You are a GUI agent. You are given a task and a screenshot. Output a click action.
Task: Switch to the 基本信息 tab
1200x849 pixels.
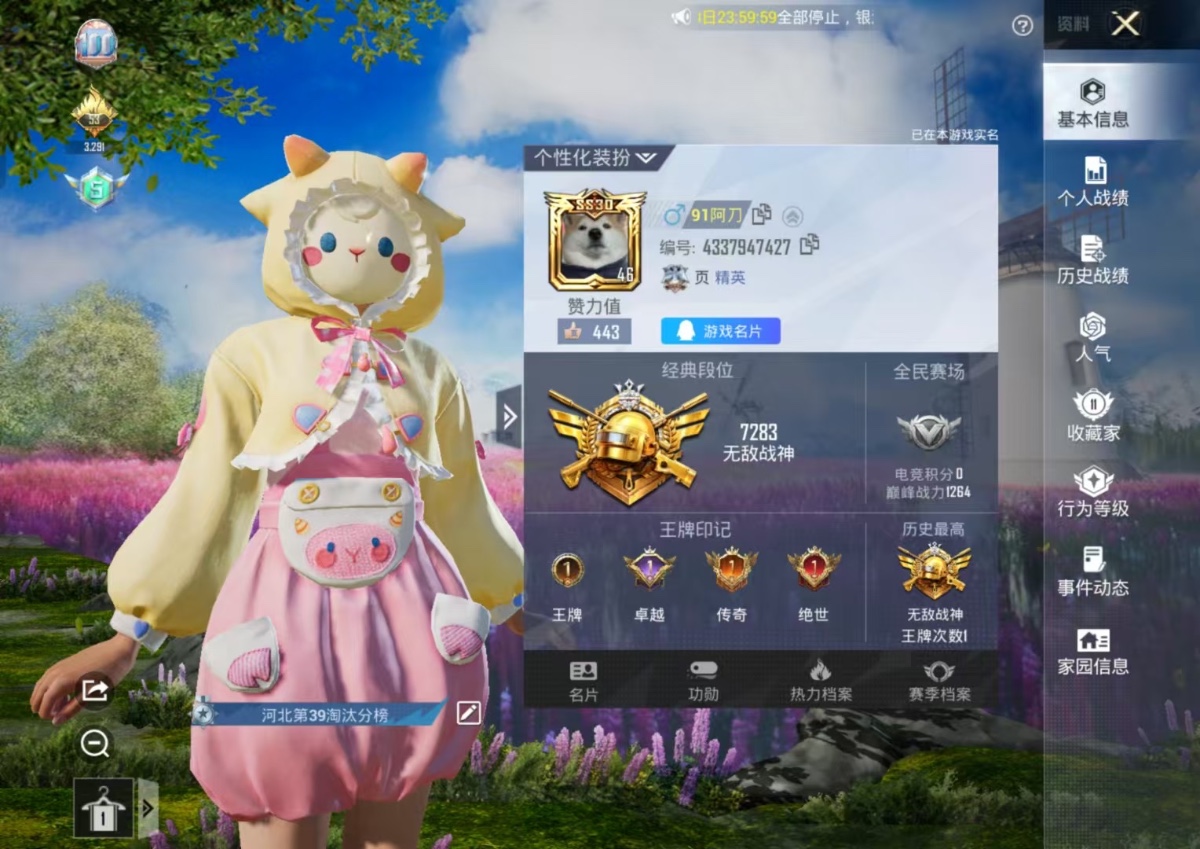point(1093,103)
